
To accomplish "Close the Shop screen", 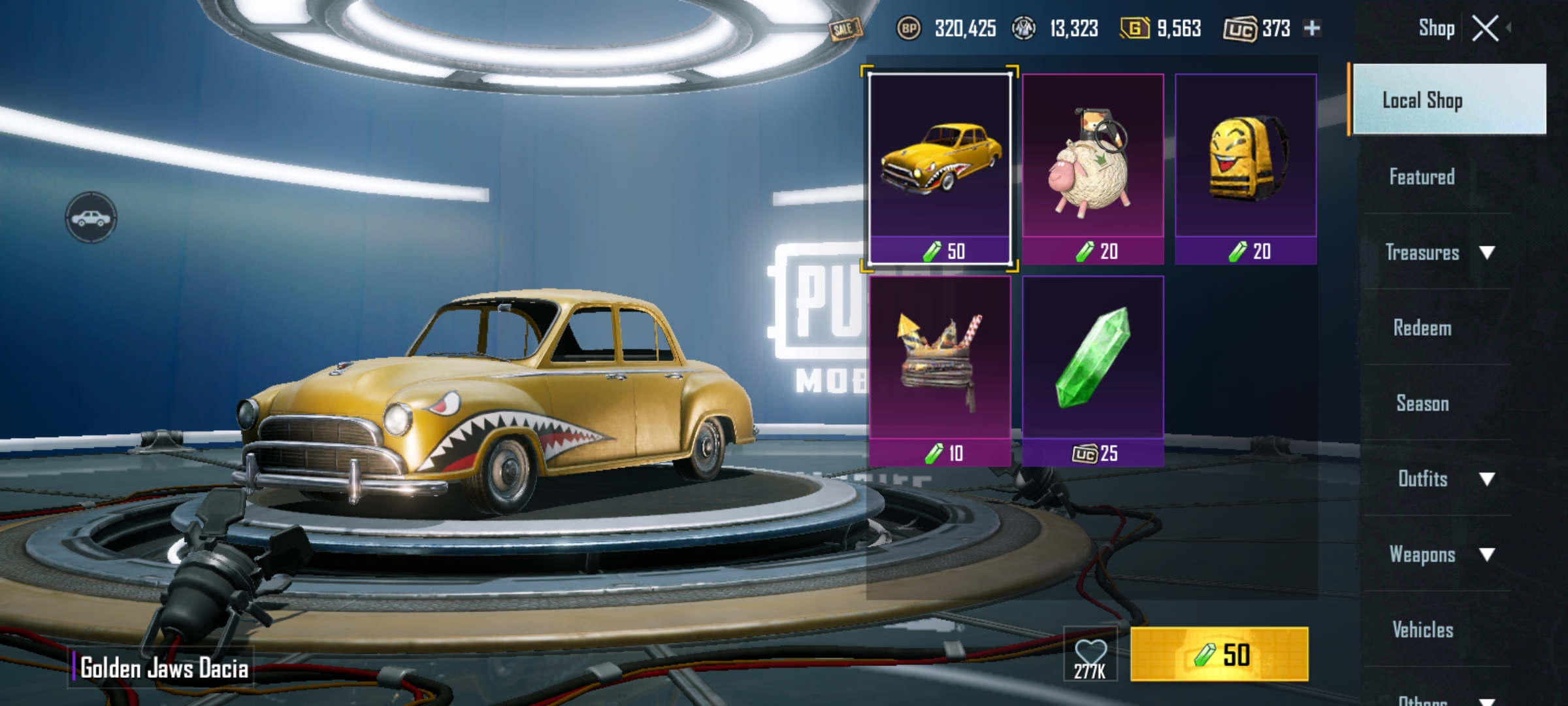I will 1485,29.
